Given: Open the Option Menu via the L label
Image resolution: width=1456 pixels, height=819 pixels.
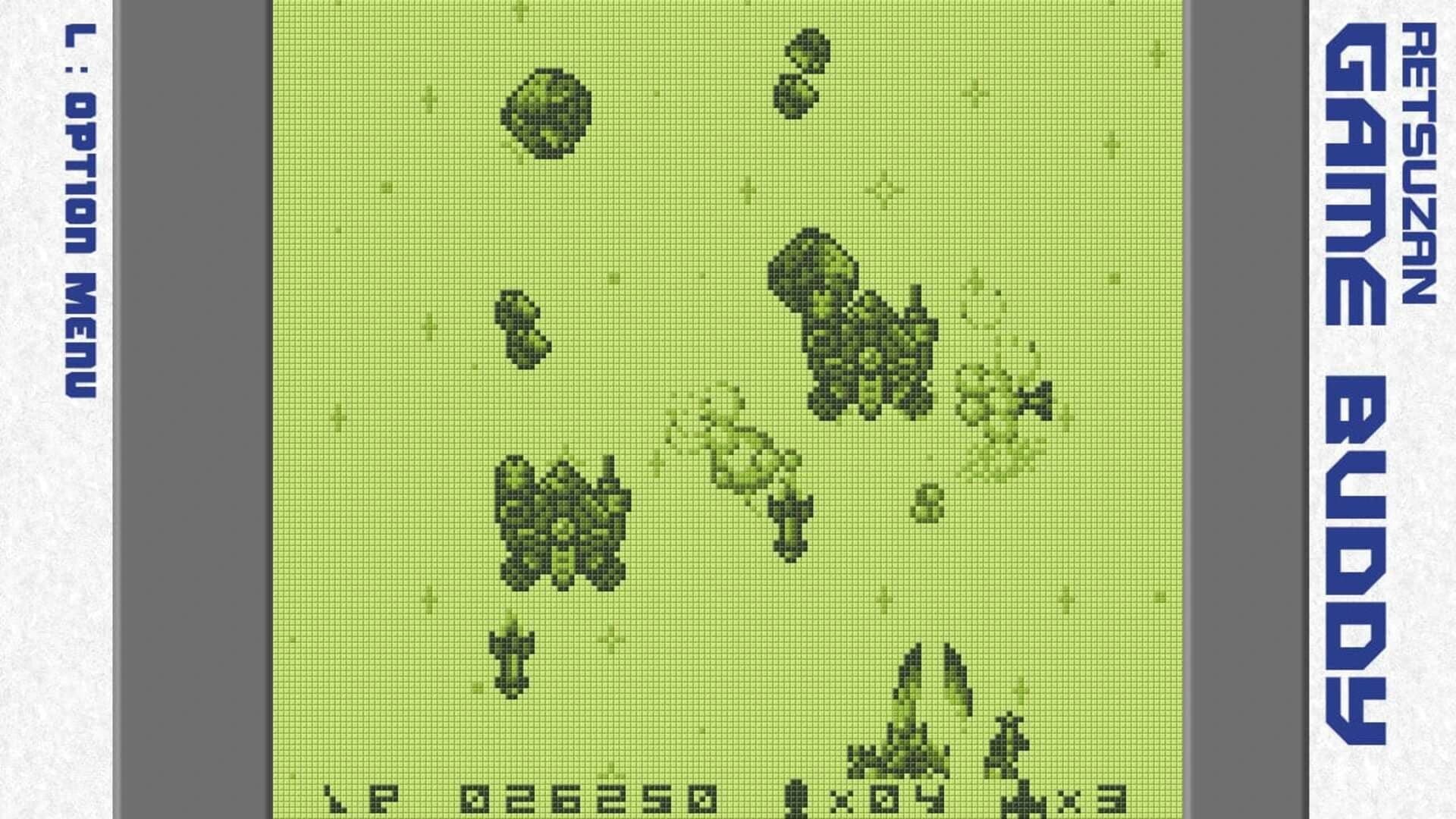Looking at the screenshot, I should click(80, 212).
